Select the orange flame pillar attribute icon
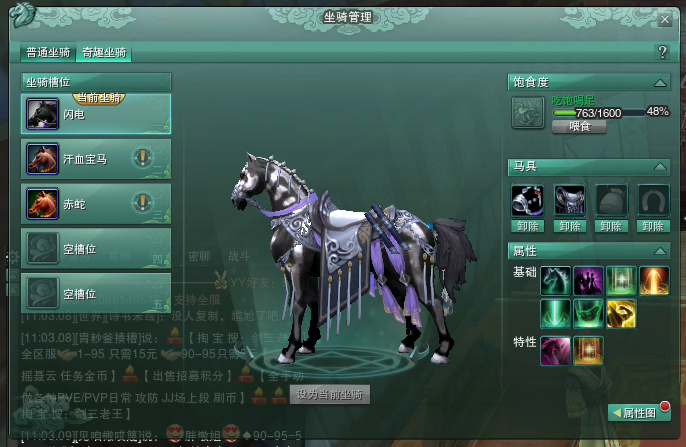 651,281
